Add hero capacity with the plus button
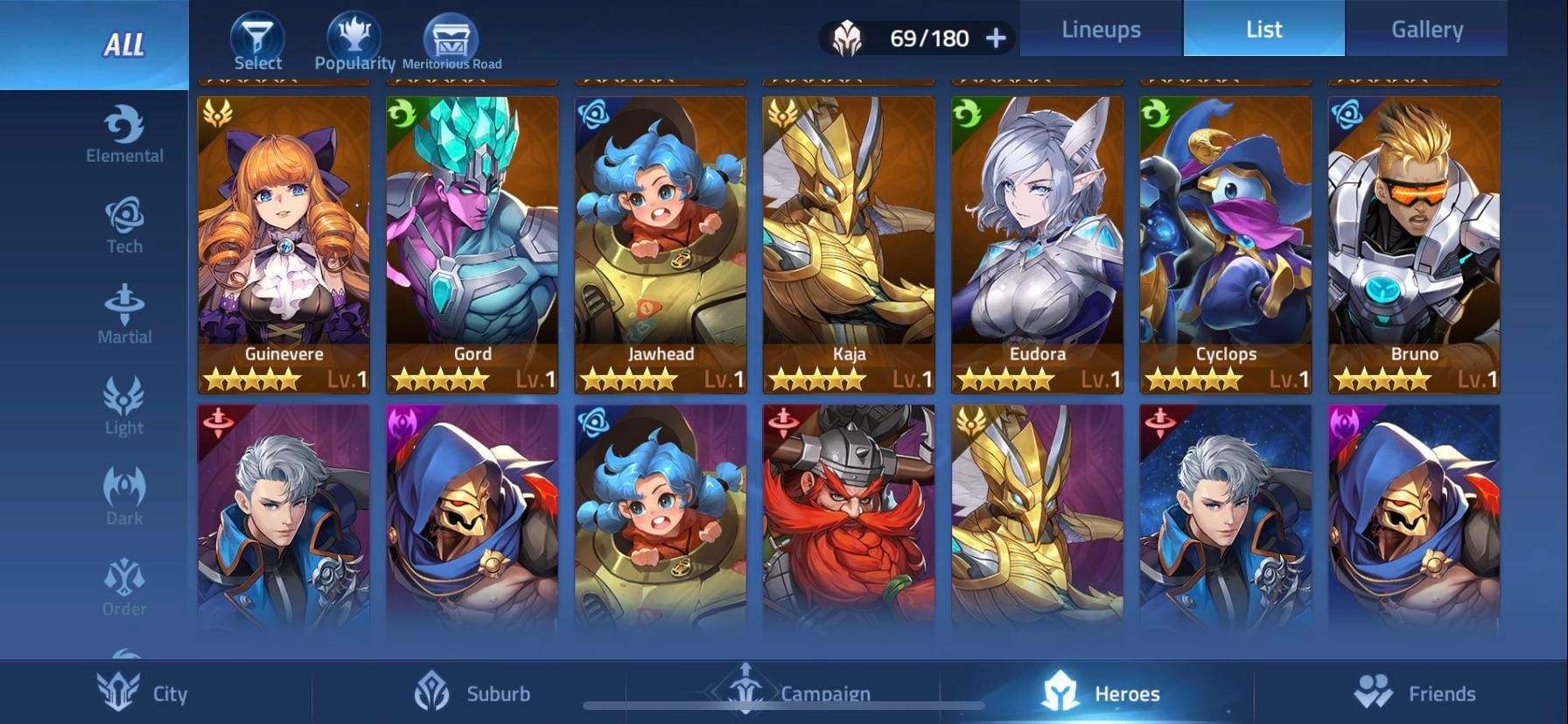The width and height of the screenshot is (1568, 724). click(x=996, y=38)
